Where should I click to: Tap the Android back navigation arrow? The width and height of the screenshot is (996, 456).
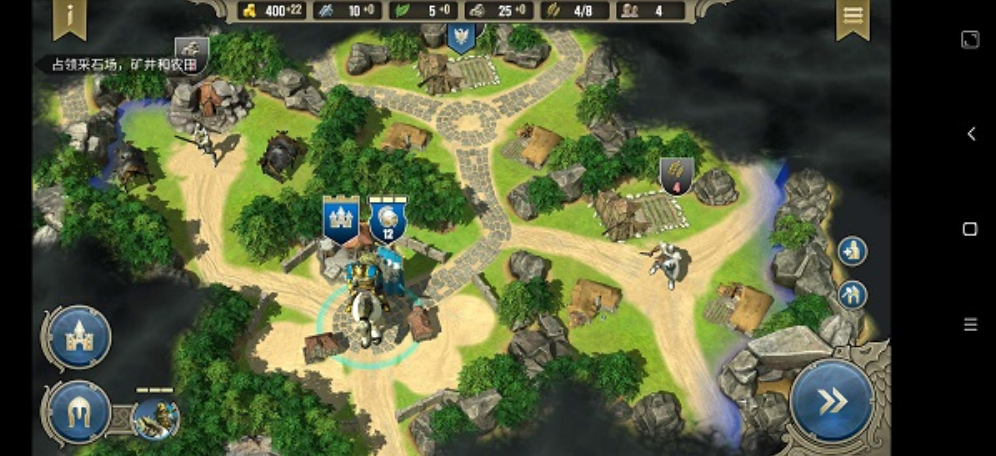click(970, 134)
